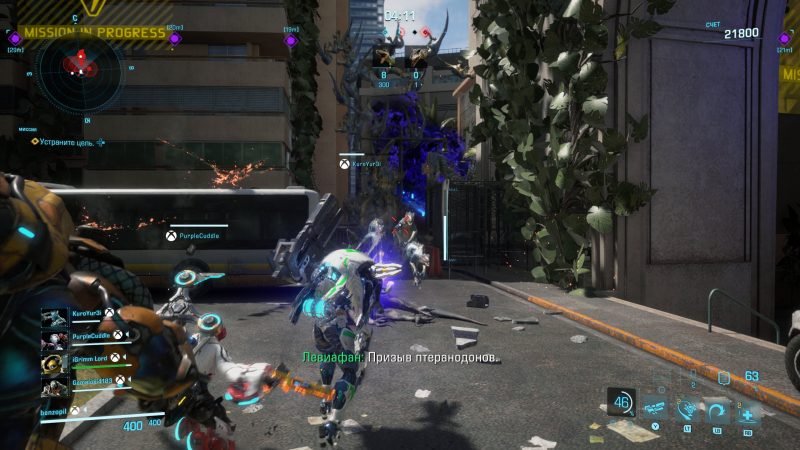800x450 pixels.
Task: Use the green cross healing ability
Action: [747, 410]
